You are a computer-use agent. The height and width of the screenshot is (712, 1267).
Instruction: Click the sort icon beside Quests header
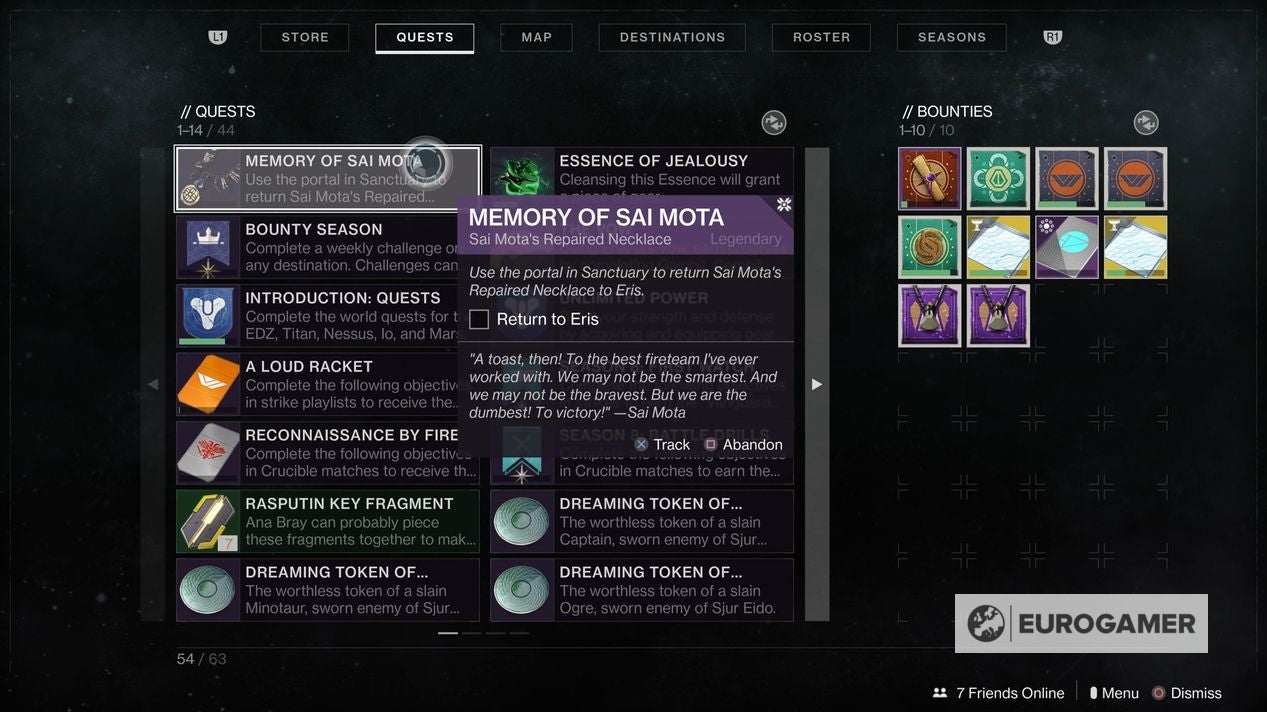774,123
